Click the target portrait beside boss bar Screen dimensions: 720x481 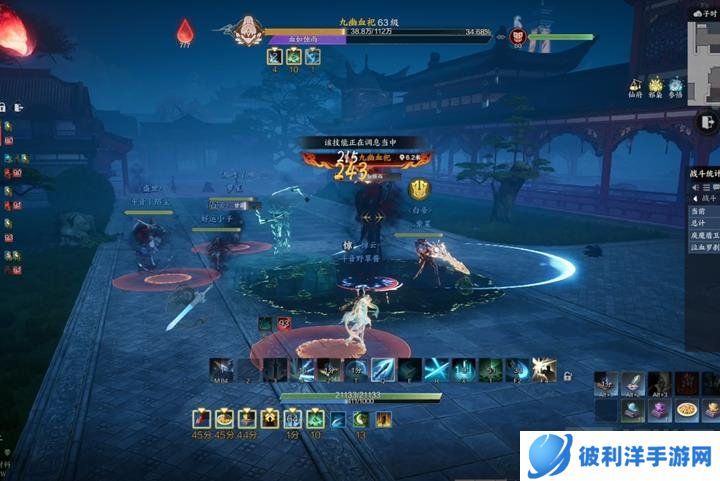coord(519,32)
